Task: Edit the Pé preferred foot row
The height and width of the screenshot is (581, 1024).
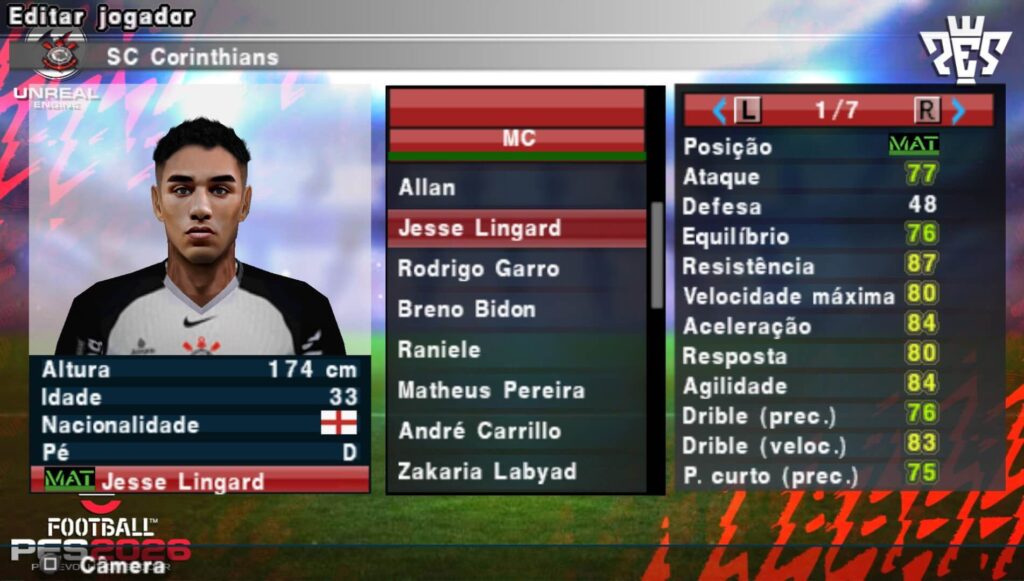Action: pos(199,452)
